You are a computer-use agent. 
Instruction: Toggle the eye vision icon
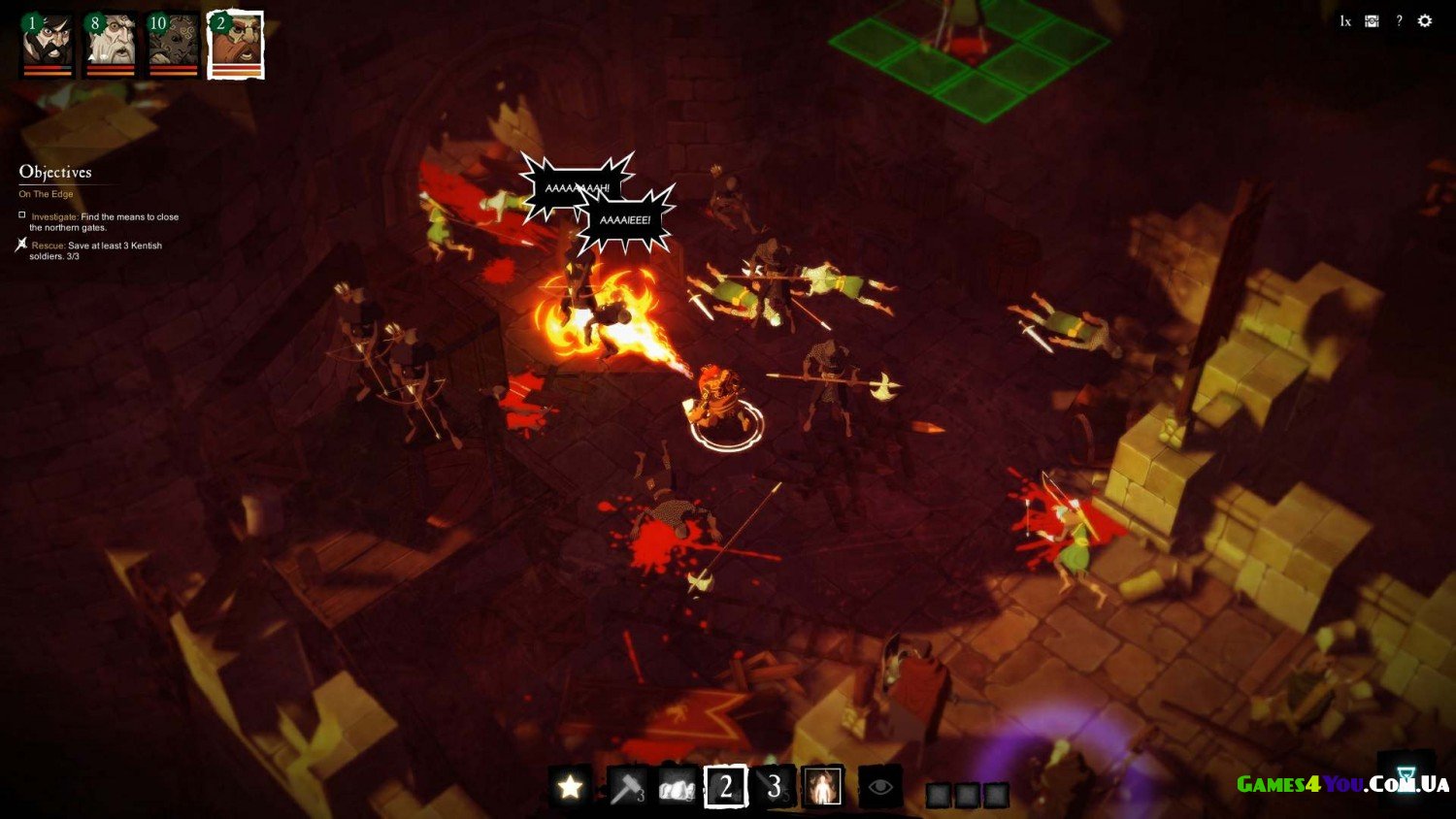pyautogui.click(x=879, y=786)
